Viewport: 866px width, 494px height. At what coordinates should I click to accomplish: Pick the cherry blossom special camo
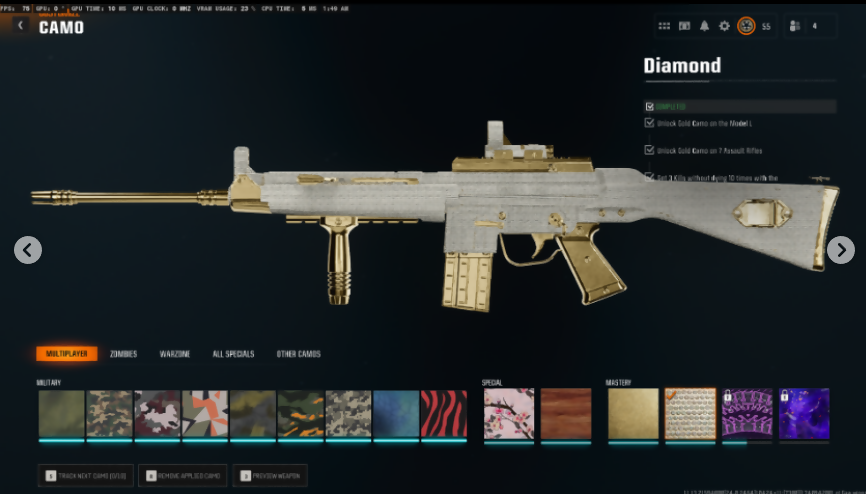point(509,414)
